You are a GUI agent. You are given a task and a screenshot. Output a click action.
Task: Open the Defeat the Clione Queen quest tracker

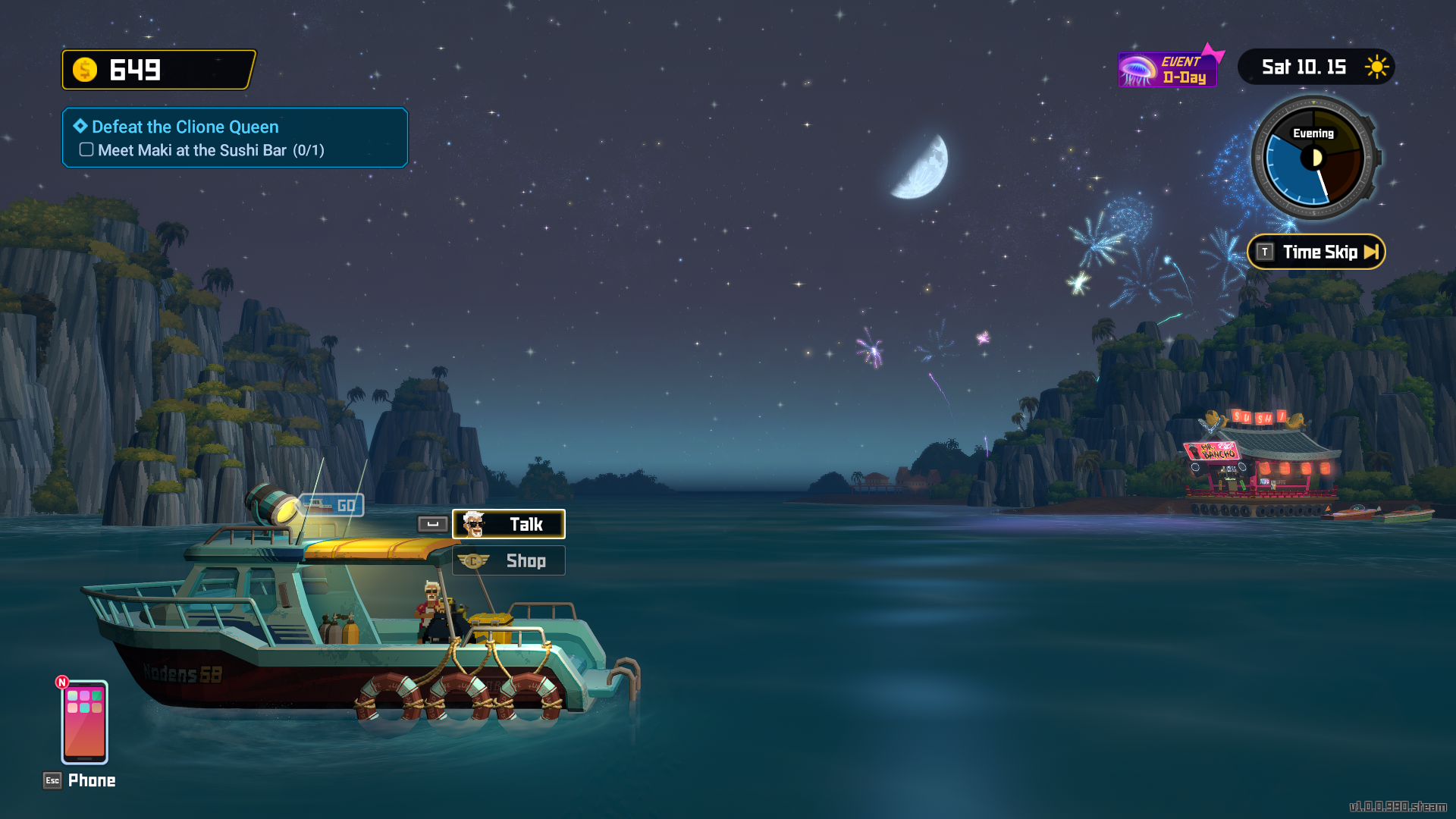point(235,137)
